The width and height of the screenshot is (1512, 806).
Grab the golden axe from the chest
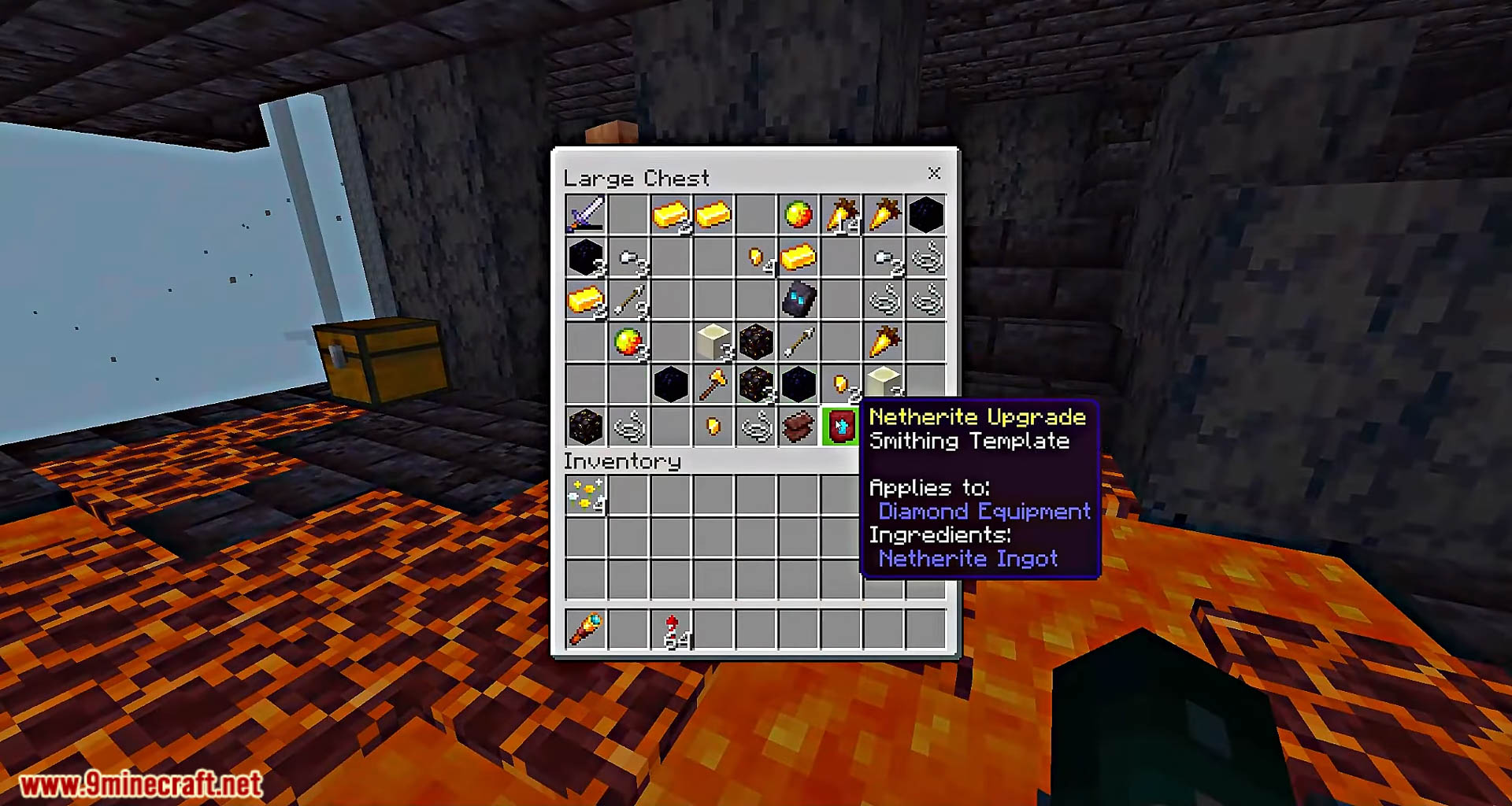[x=713, y=384]
